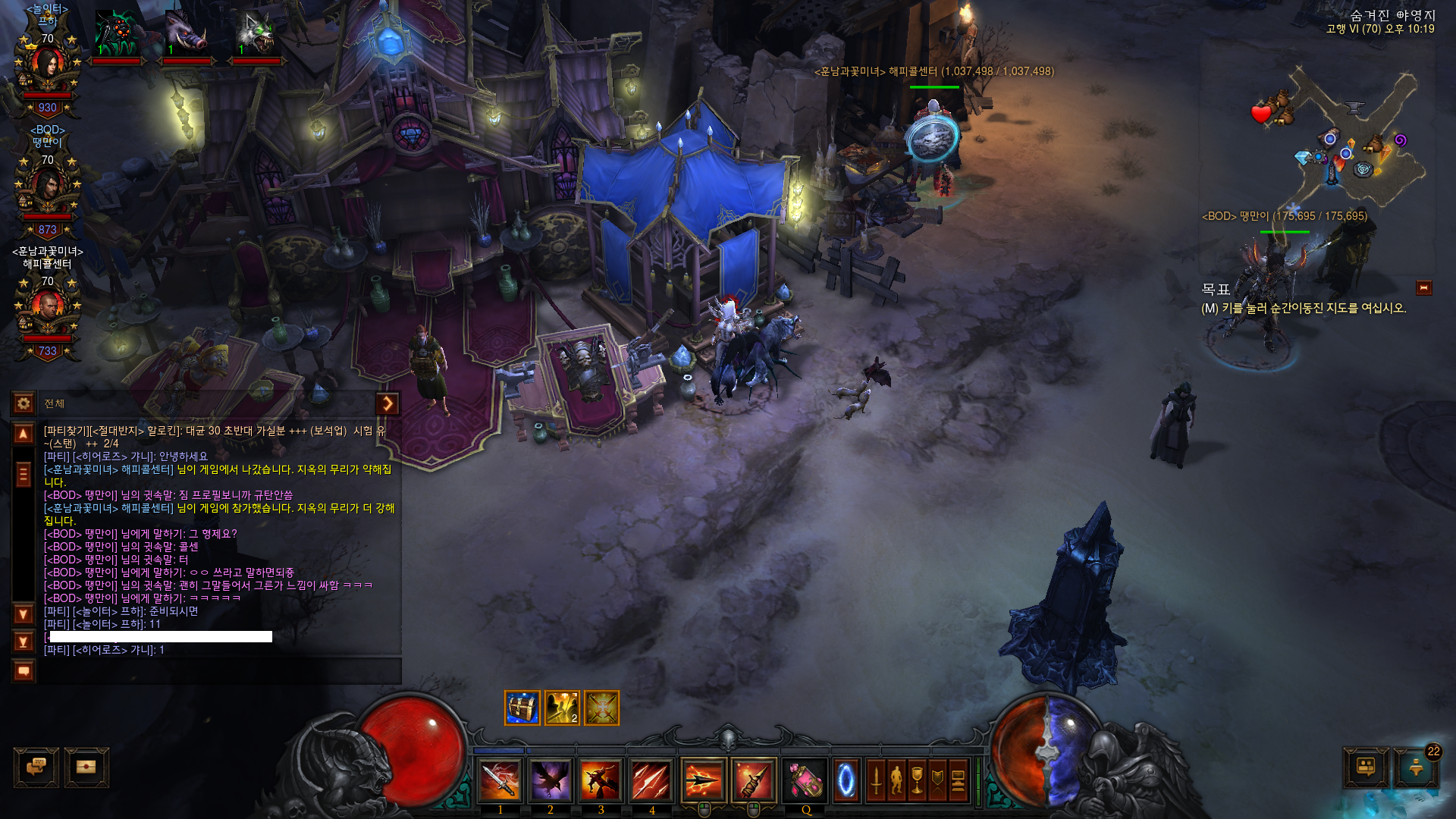
Task: Click the orange arrow beside the chat tab
Action: (x=388, y=403)
